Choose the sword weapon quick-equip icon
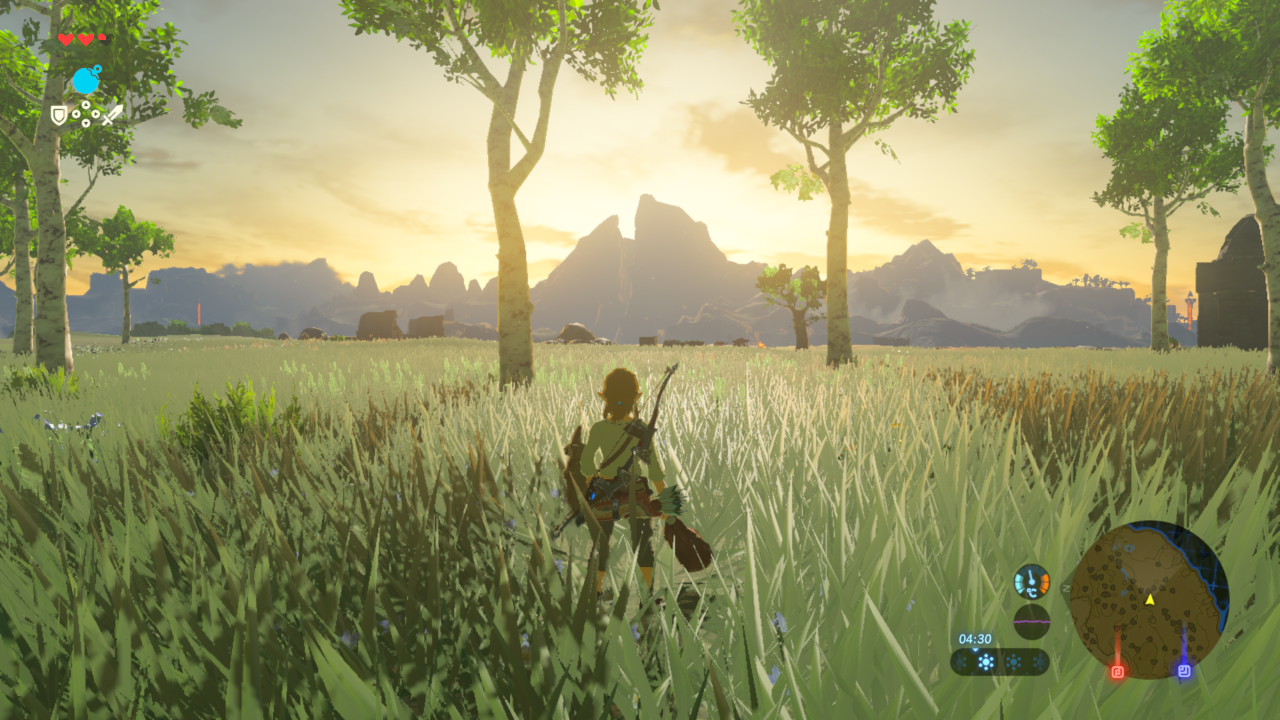This screenshot has width=1280, height=720. click(112, 114)
